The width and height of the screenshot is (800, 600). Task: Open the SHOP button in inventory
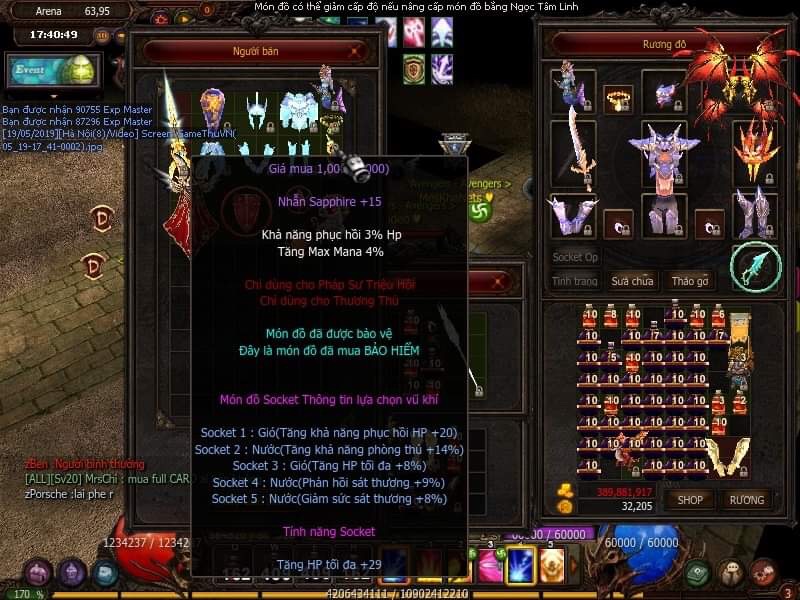tap(690, 499)
